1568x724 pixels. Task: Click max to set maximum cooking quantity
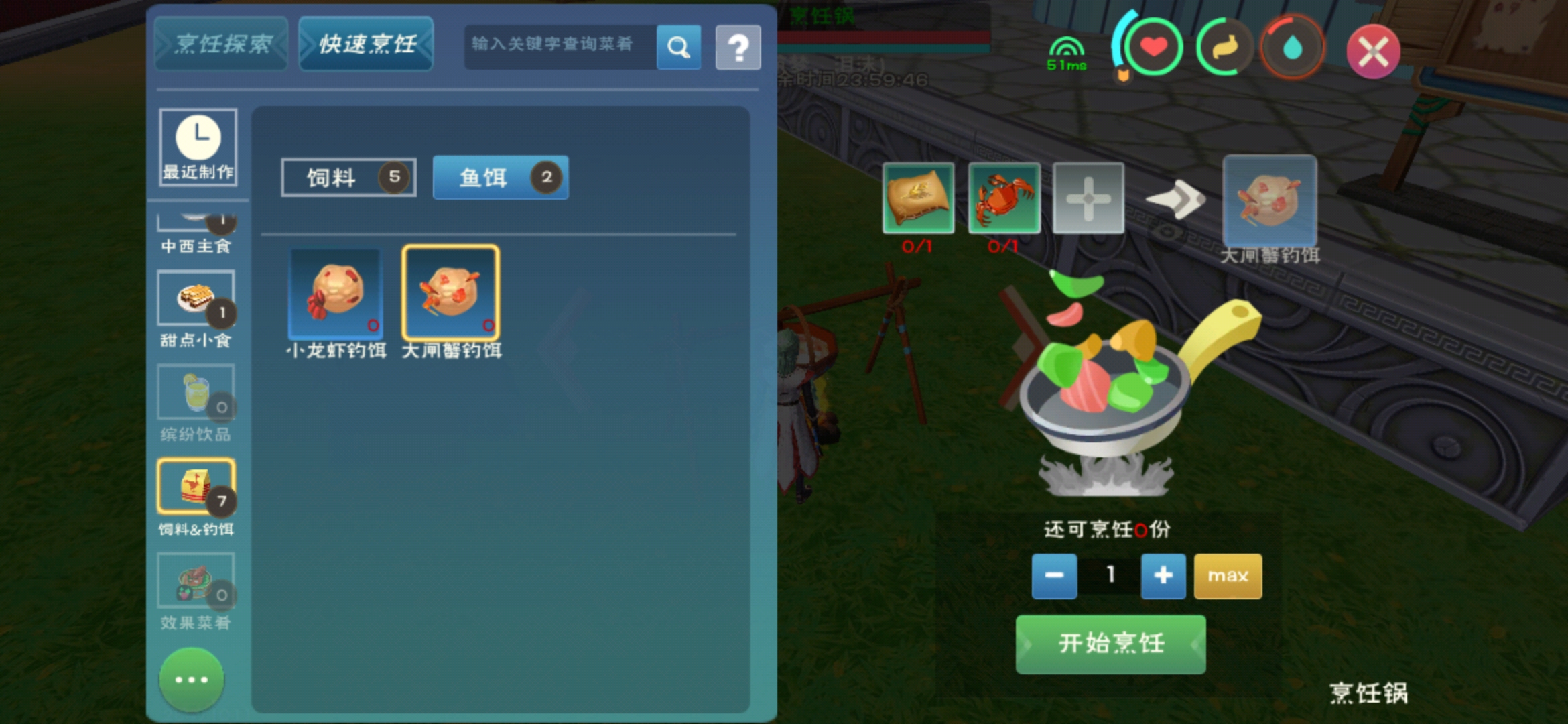tap(1228, 575)
